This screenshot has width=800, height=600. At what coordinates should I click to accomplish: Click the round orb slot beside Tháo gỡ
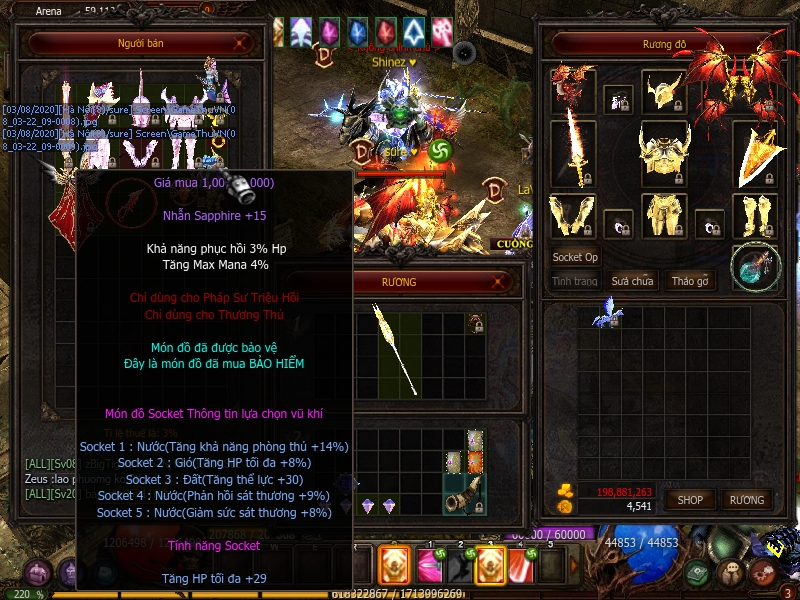(x=755, y=267)
